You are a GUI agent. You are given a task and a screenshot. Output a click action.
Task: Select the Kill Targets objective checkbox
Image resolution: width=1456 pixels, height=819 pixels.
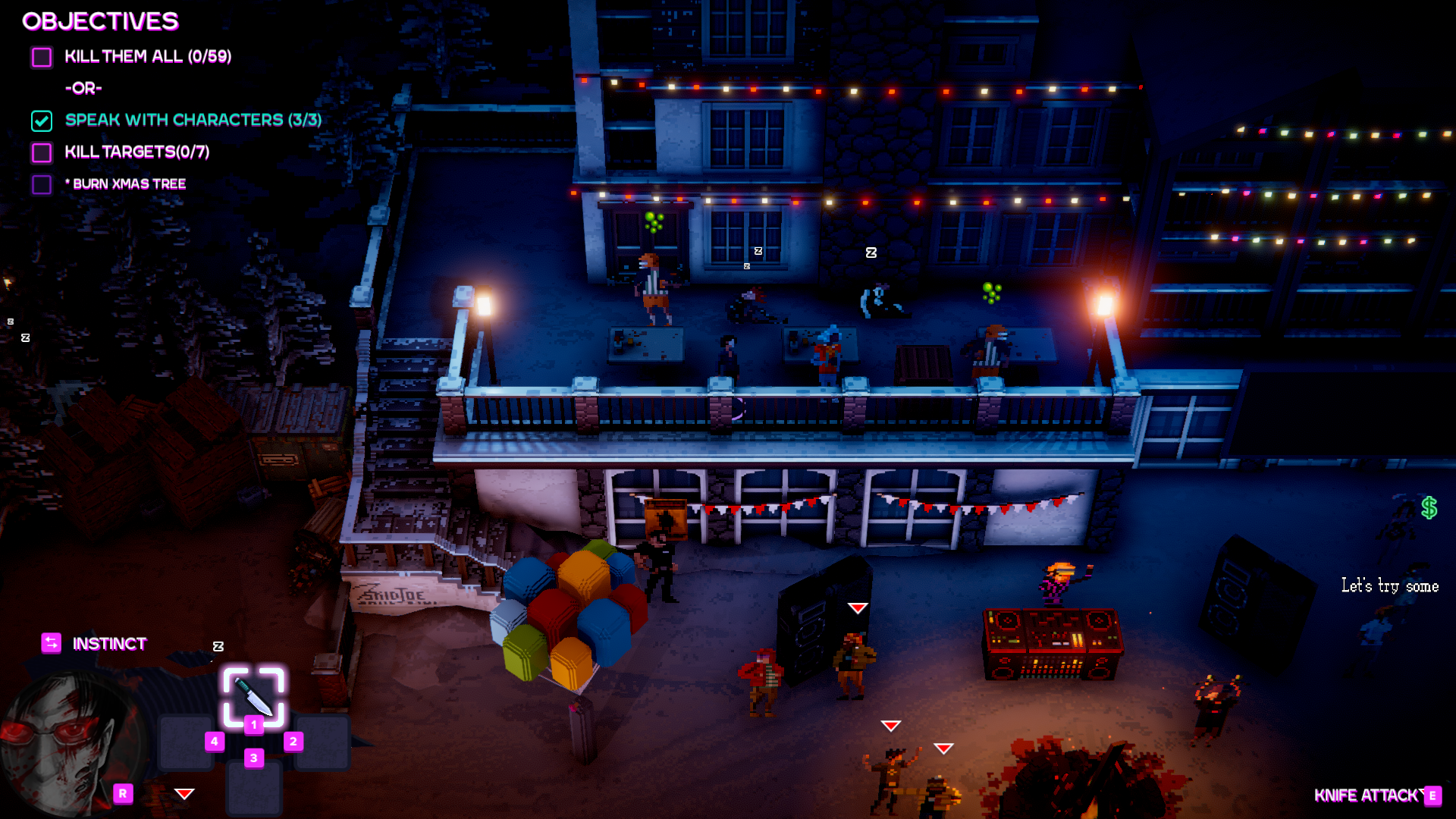(x=42, y=152)
